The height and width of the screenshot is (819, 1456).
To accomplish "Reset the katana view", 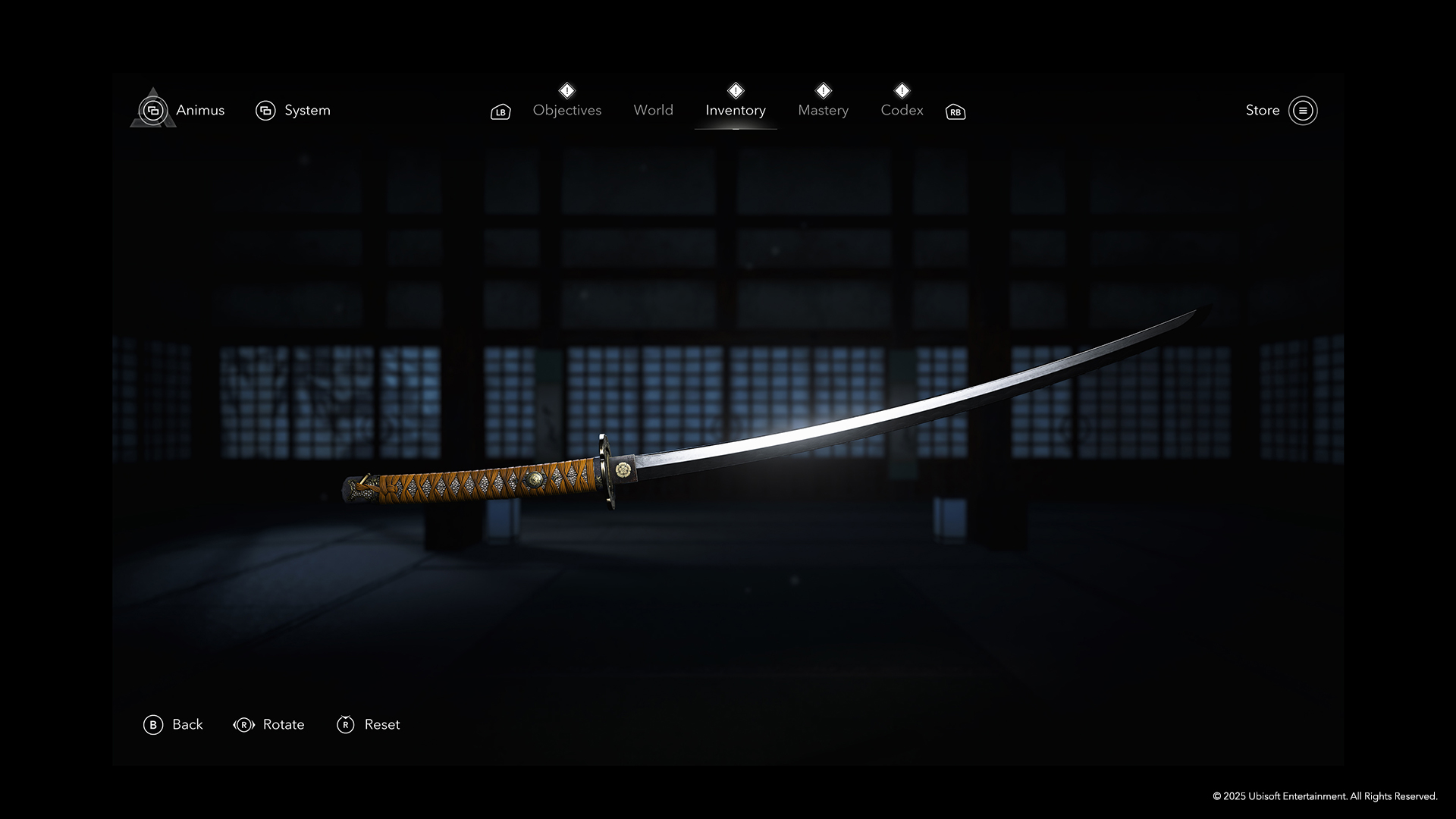I will 368,725.
